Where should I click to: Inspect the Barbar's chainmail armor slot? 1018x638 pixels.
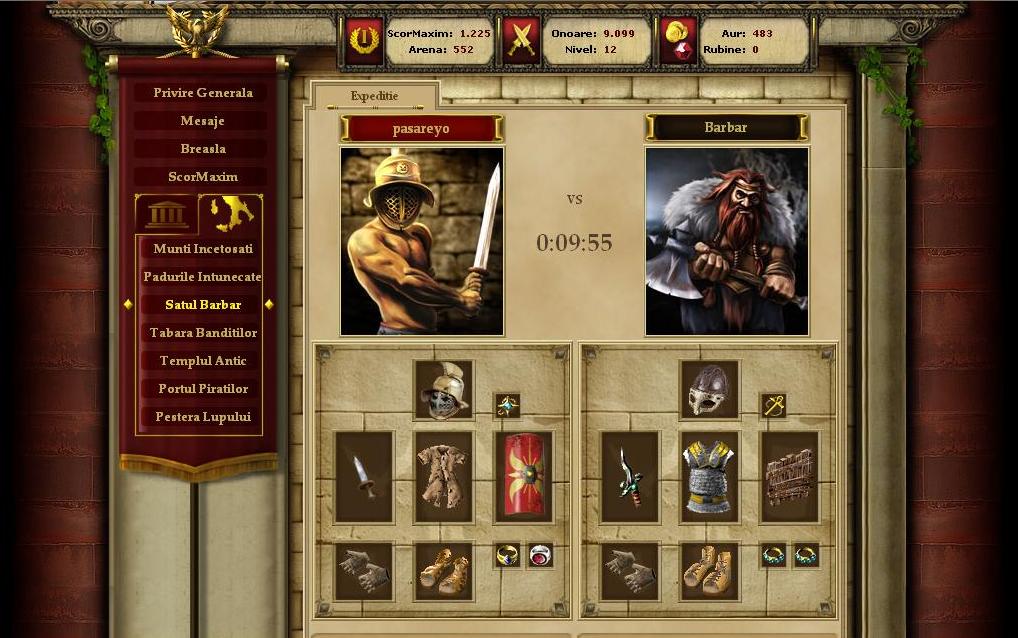point(709,477)
